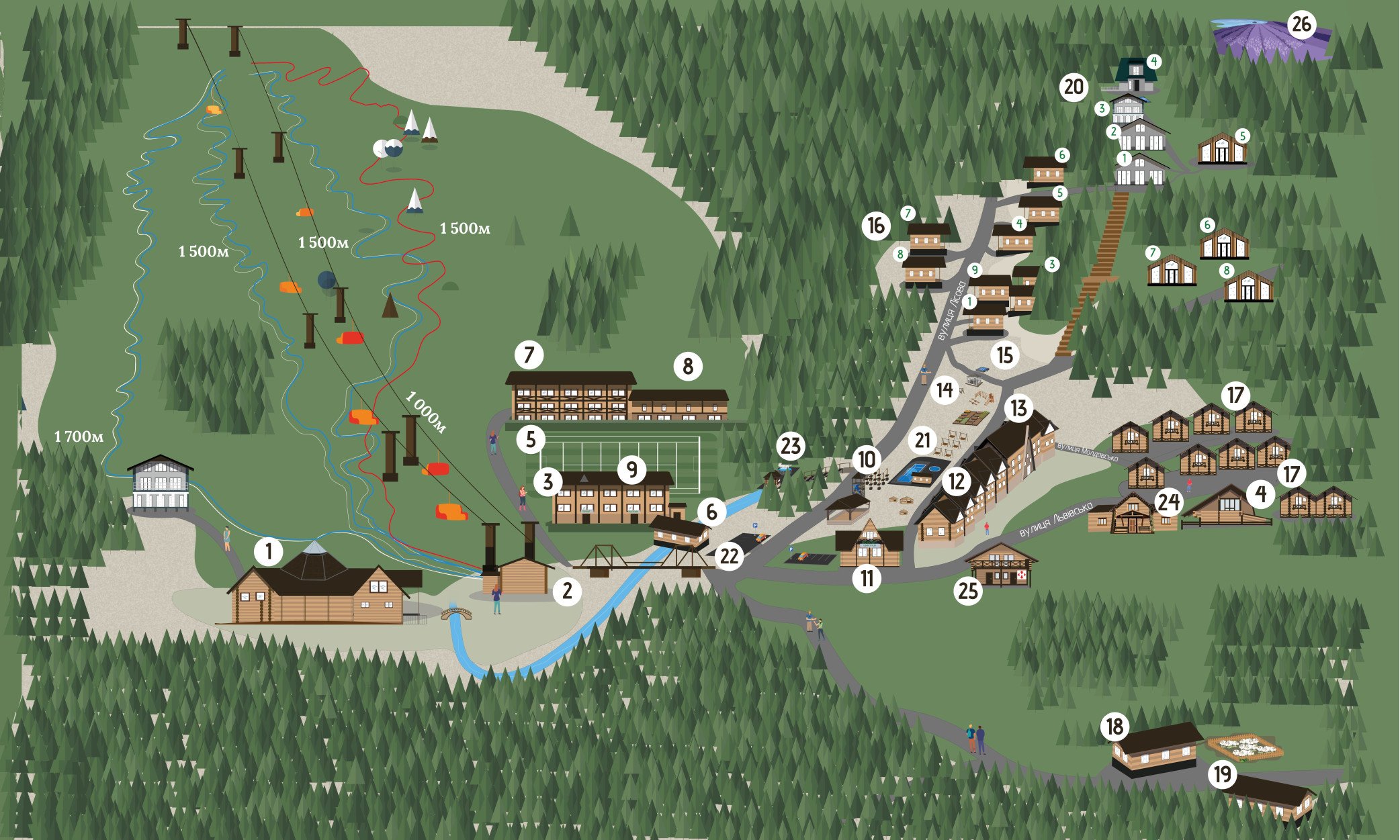Click map marker number 23

(791, 447)
